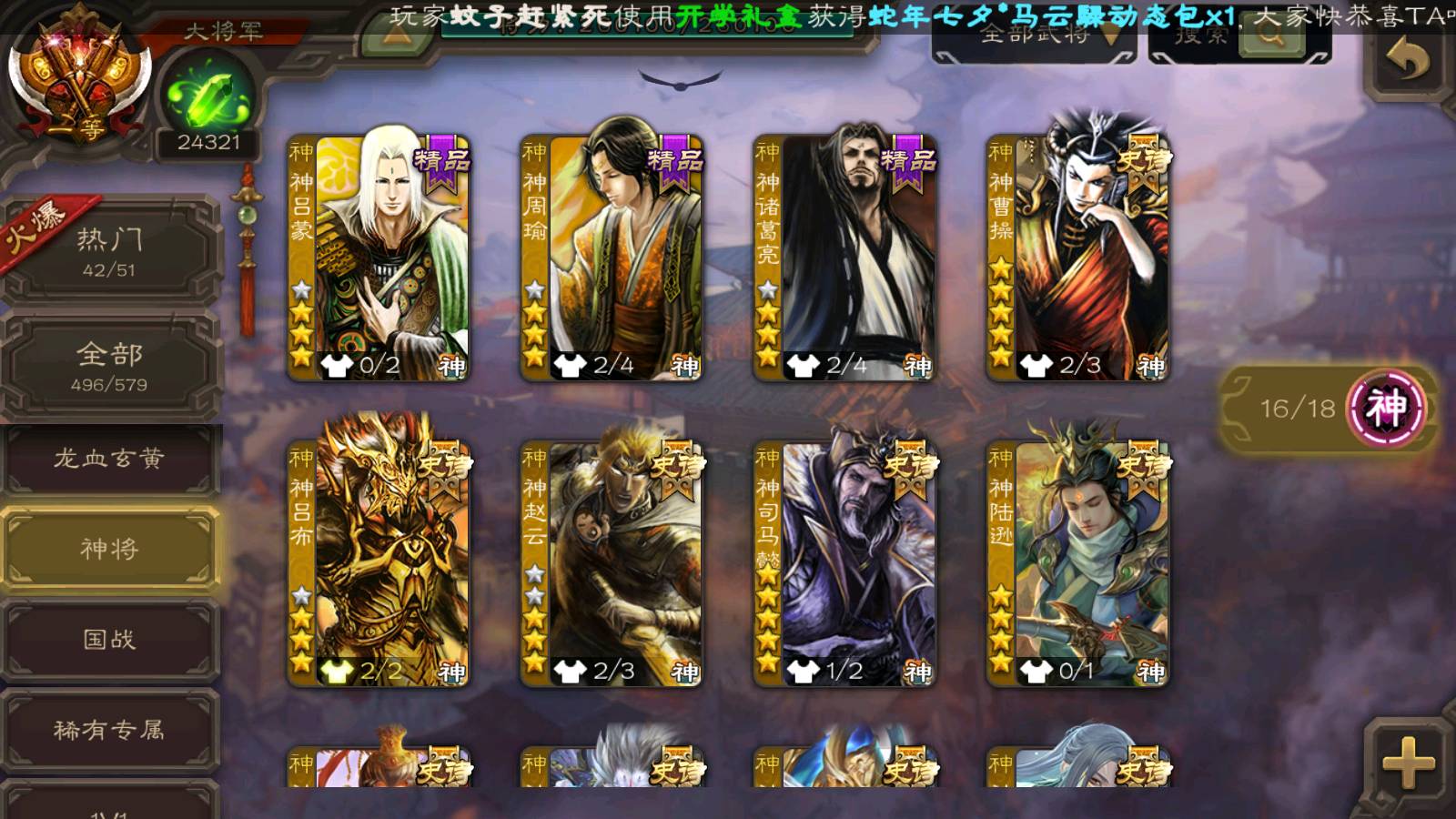Open the 全部武将 filter dropdown
The height and width of the screenshot is (819, 1456).
tap(1036, 38)
